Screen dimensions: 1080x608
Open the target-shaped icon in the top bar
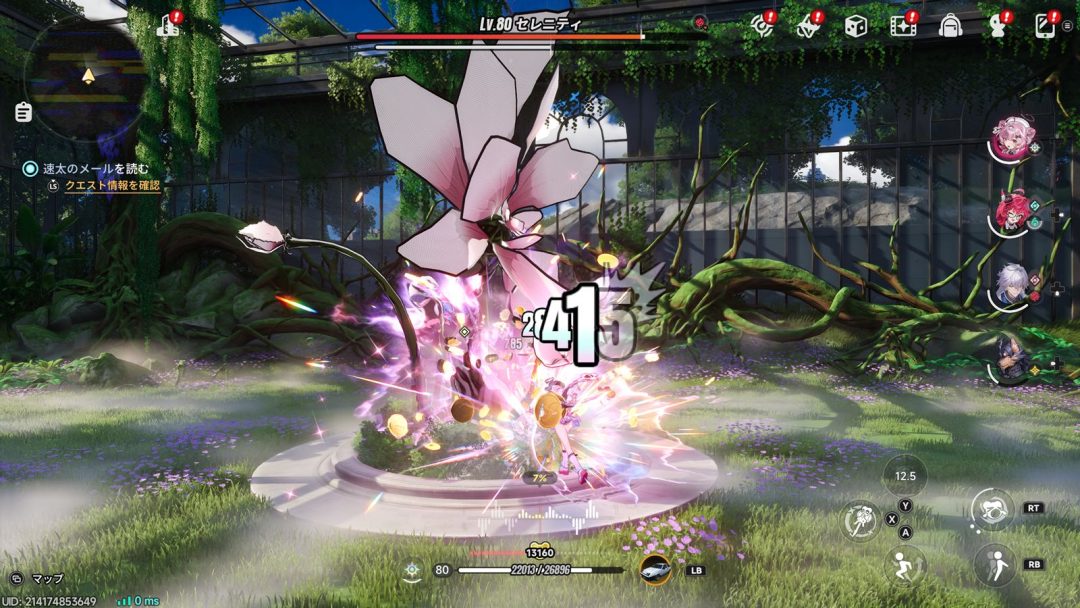[x=762, y=26]
